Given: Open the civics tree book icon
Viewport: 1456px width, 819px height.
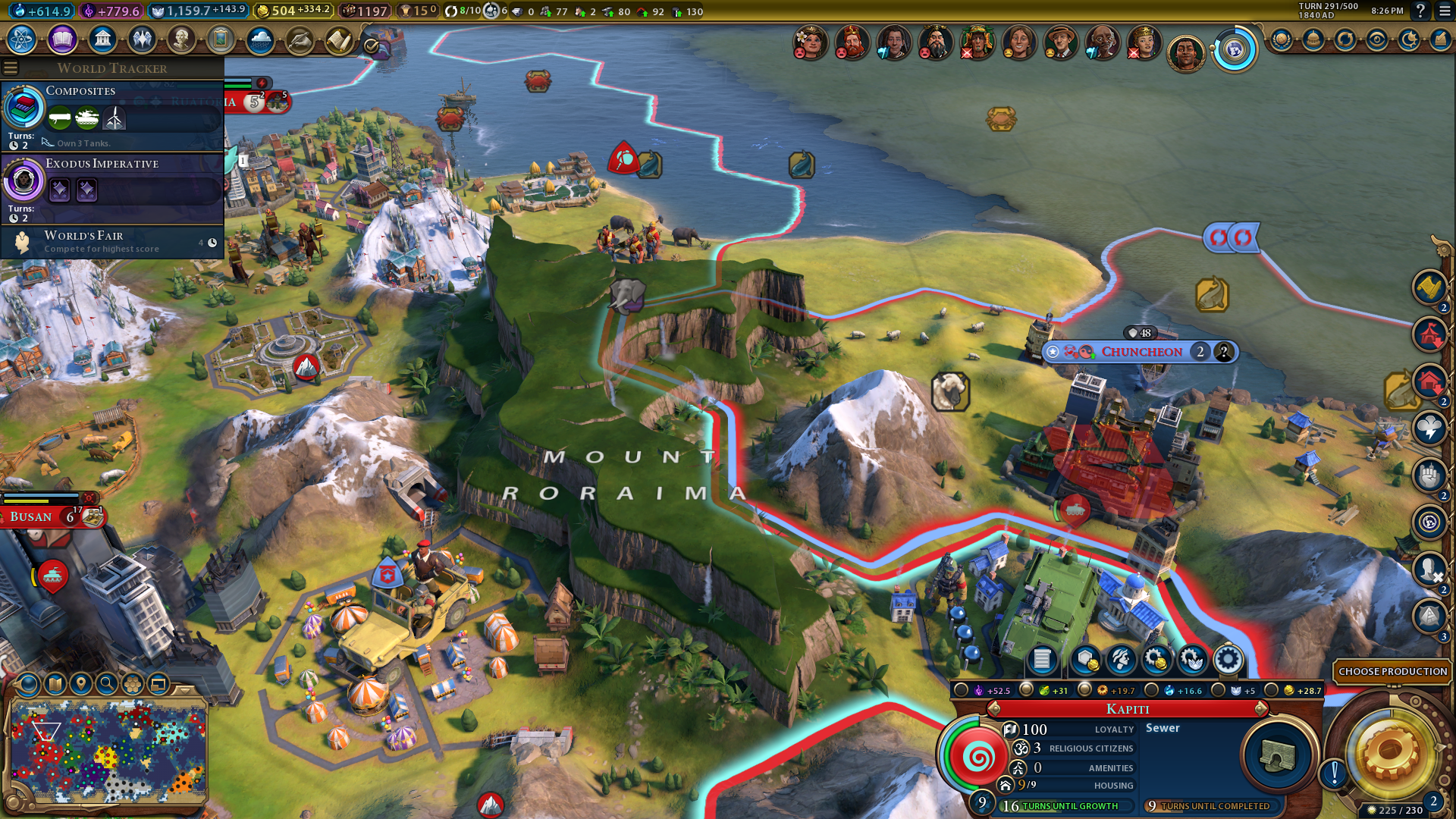Looking at the screenshot, I should click(x=62, y=39).
